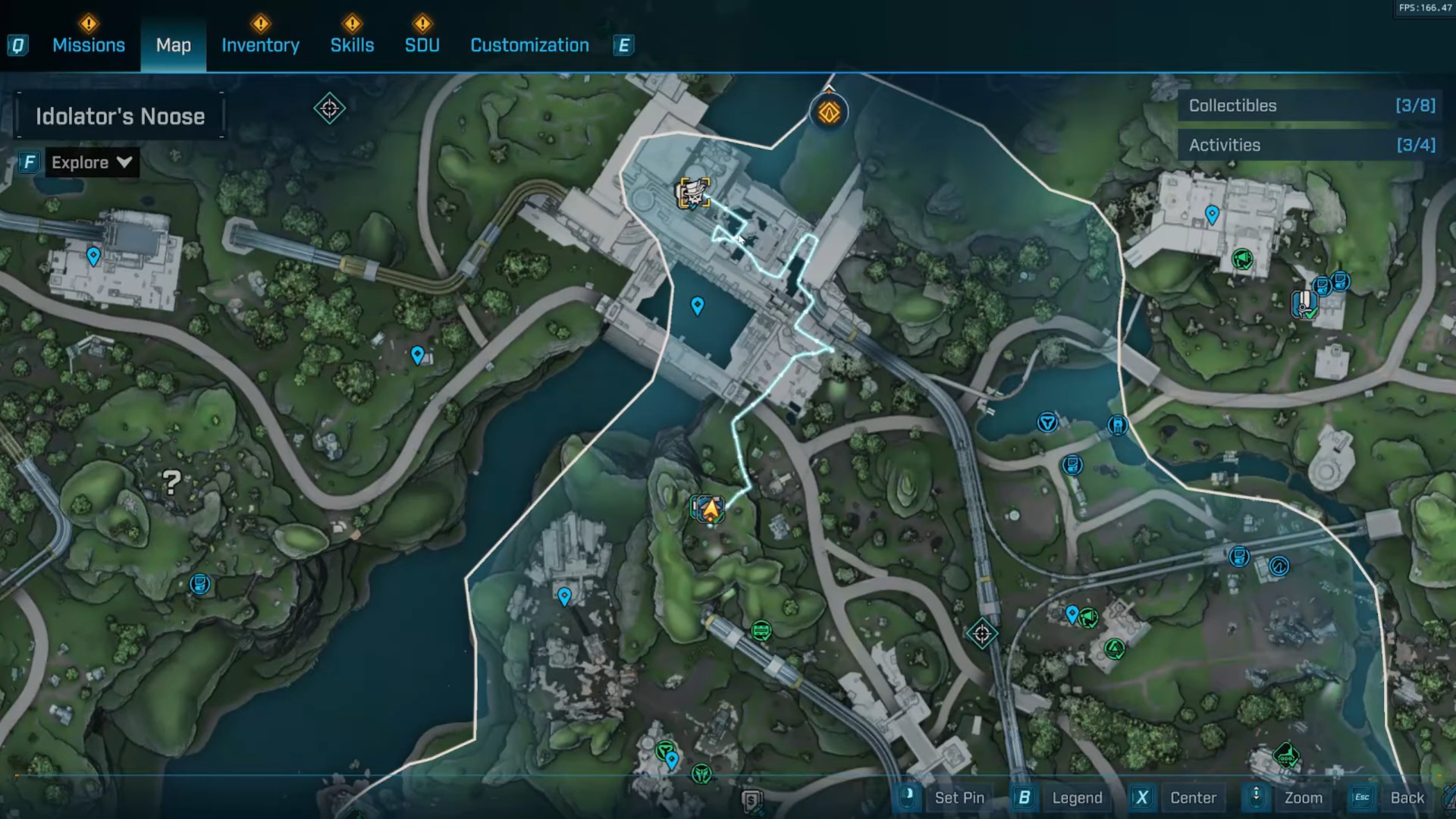Click the skull boss objective marker
The image size is (1456, 819).
click(x=694, y=193)
